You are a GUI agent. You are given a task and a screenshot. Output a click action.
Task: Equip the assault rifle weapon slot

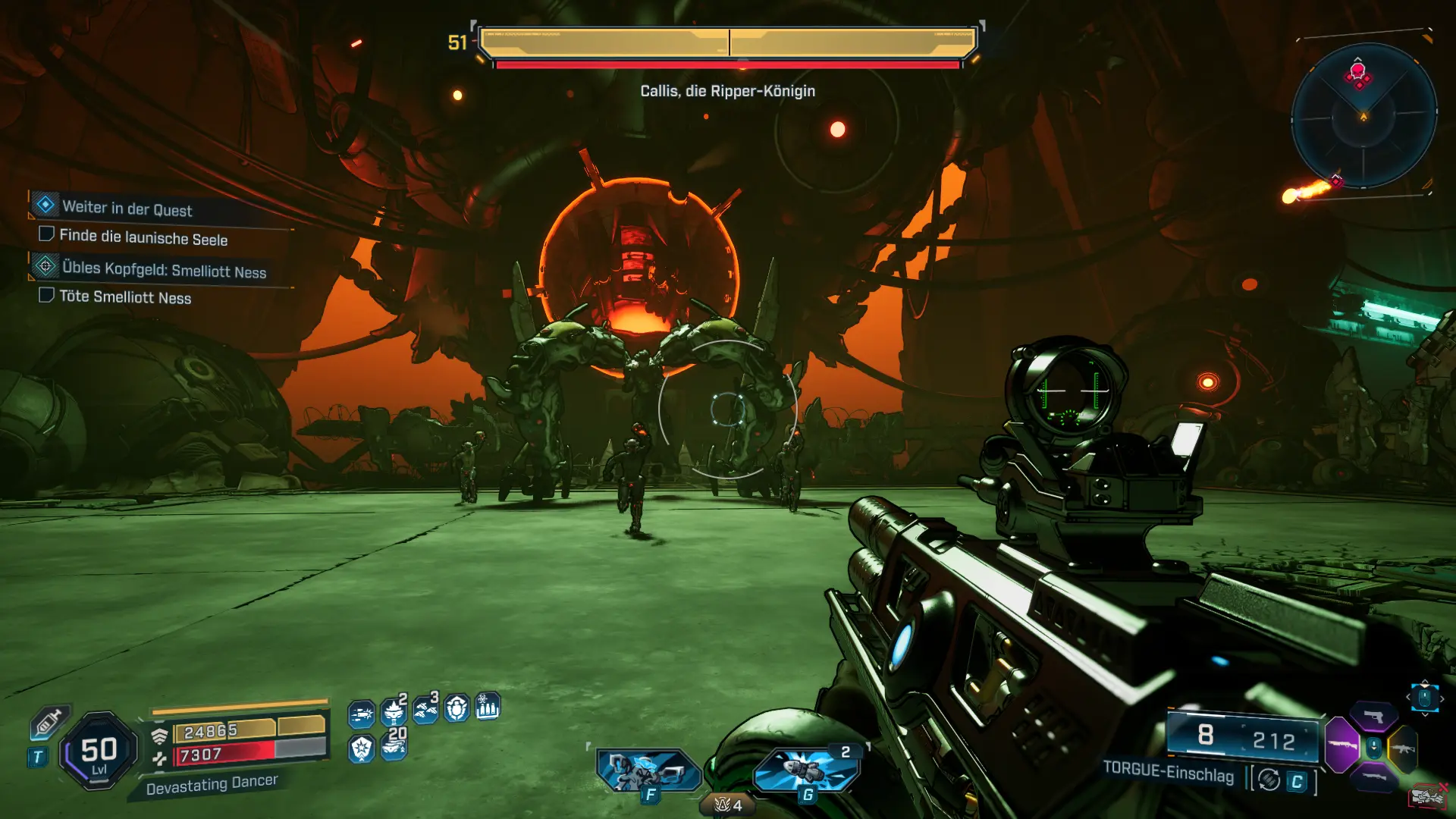pos(1404,748)
